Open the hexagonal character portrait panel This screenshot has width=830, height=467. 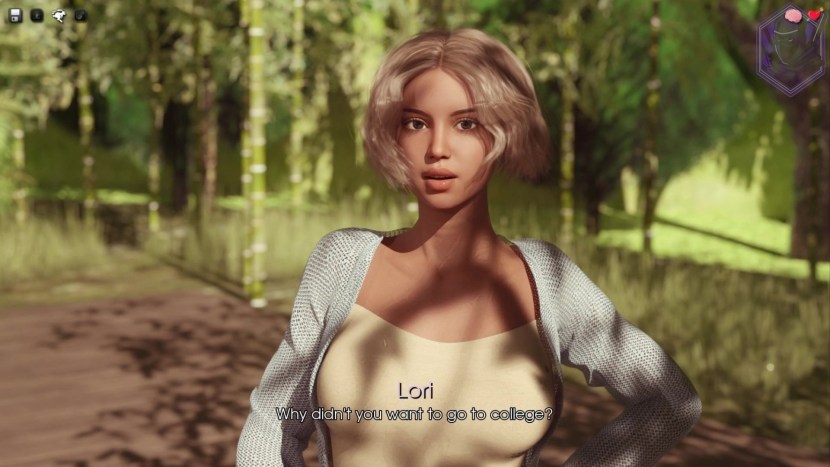pyautogui.click(x=790, y=55)
